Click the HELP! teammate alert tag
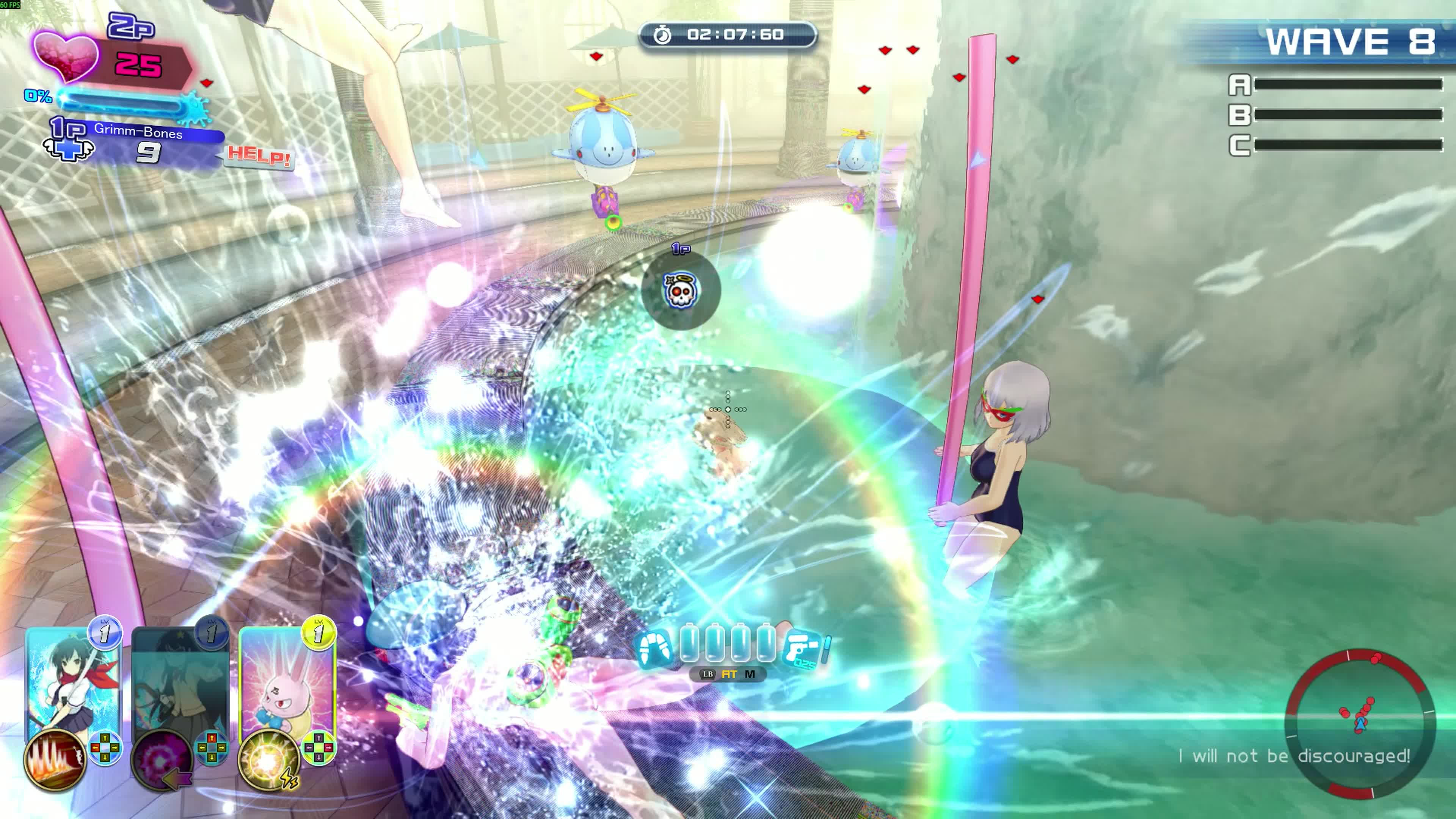This screenshot has height=819, width=1456. tap(259, 155)
